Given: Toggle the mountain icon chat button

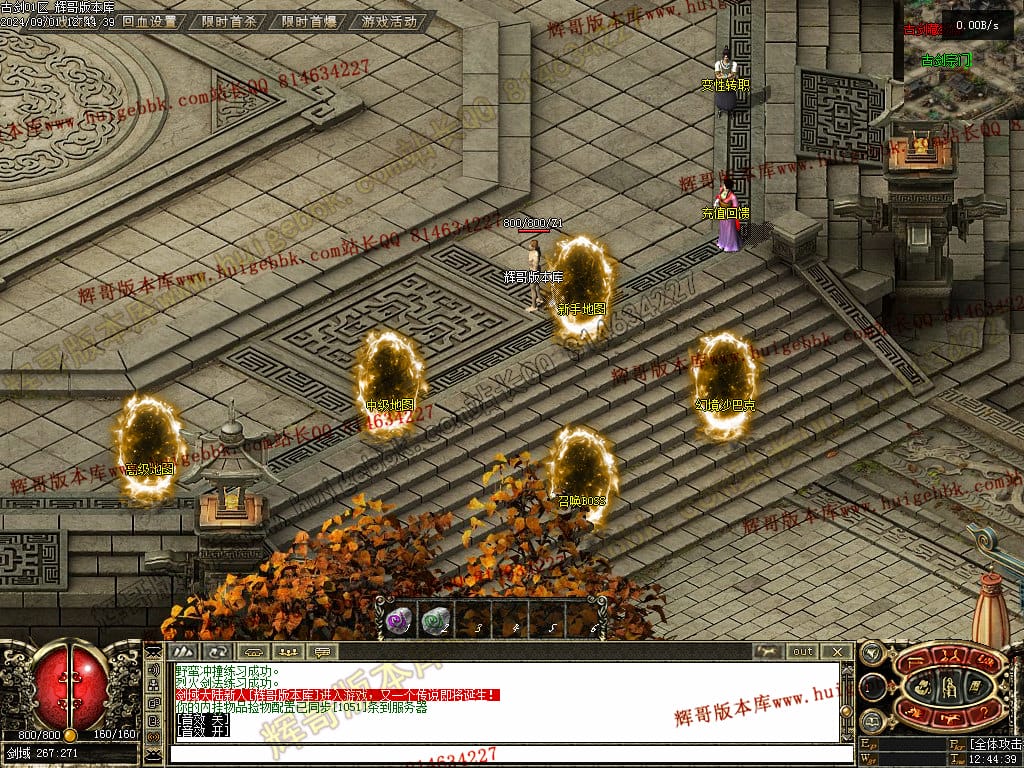Looking at the screenshot, I should click(180, 652).
